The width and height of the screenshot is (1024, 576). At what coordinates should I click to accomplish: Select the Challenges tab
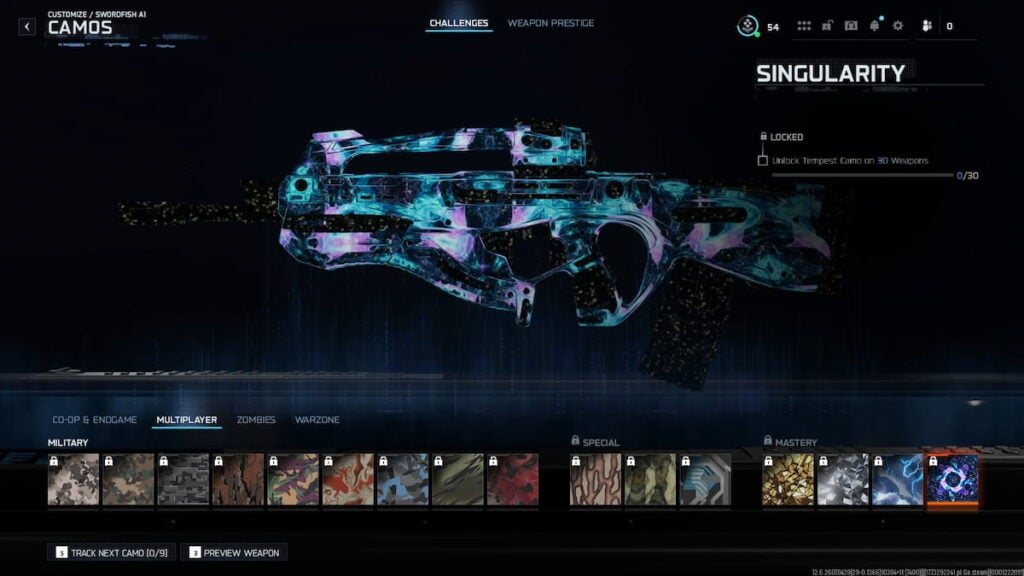tap(459, 23)
